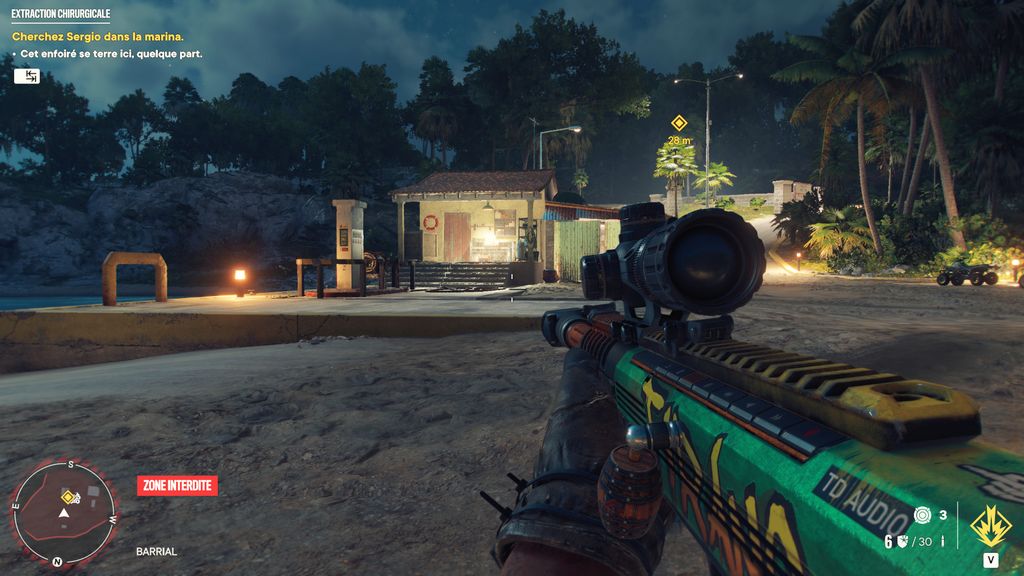Select the throwable gadget icon showing 3

922,515
